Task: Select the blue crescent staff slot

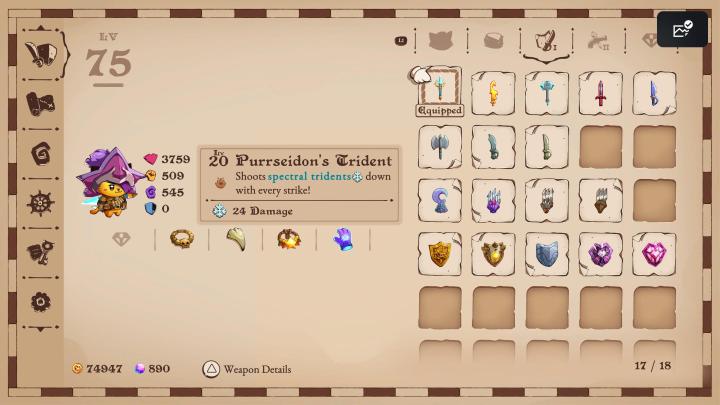Action: 440,200
